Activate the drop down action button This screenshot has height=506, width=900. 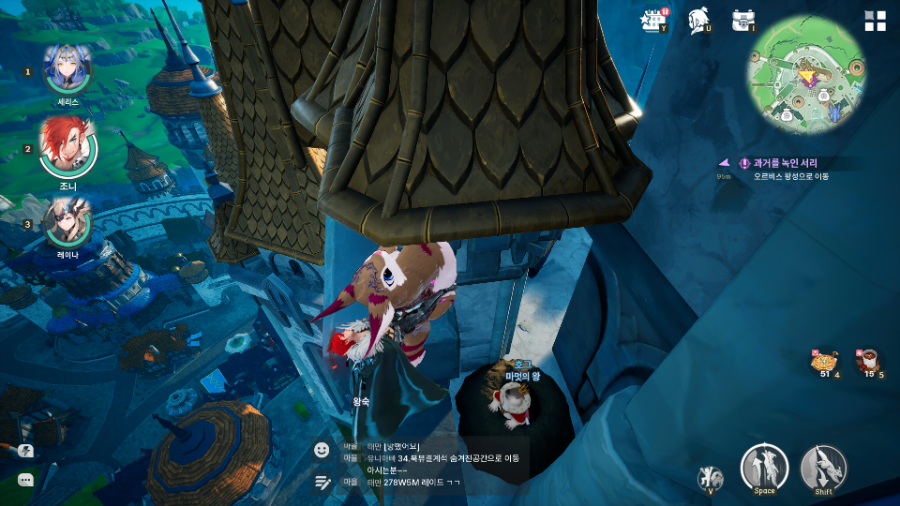pos(823,466)
